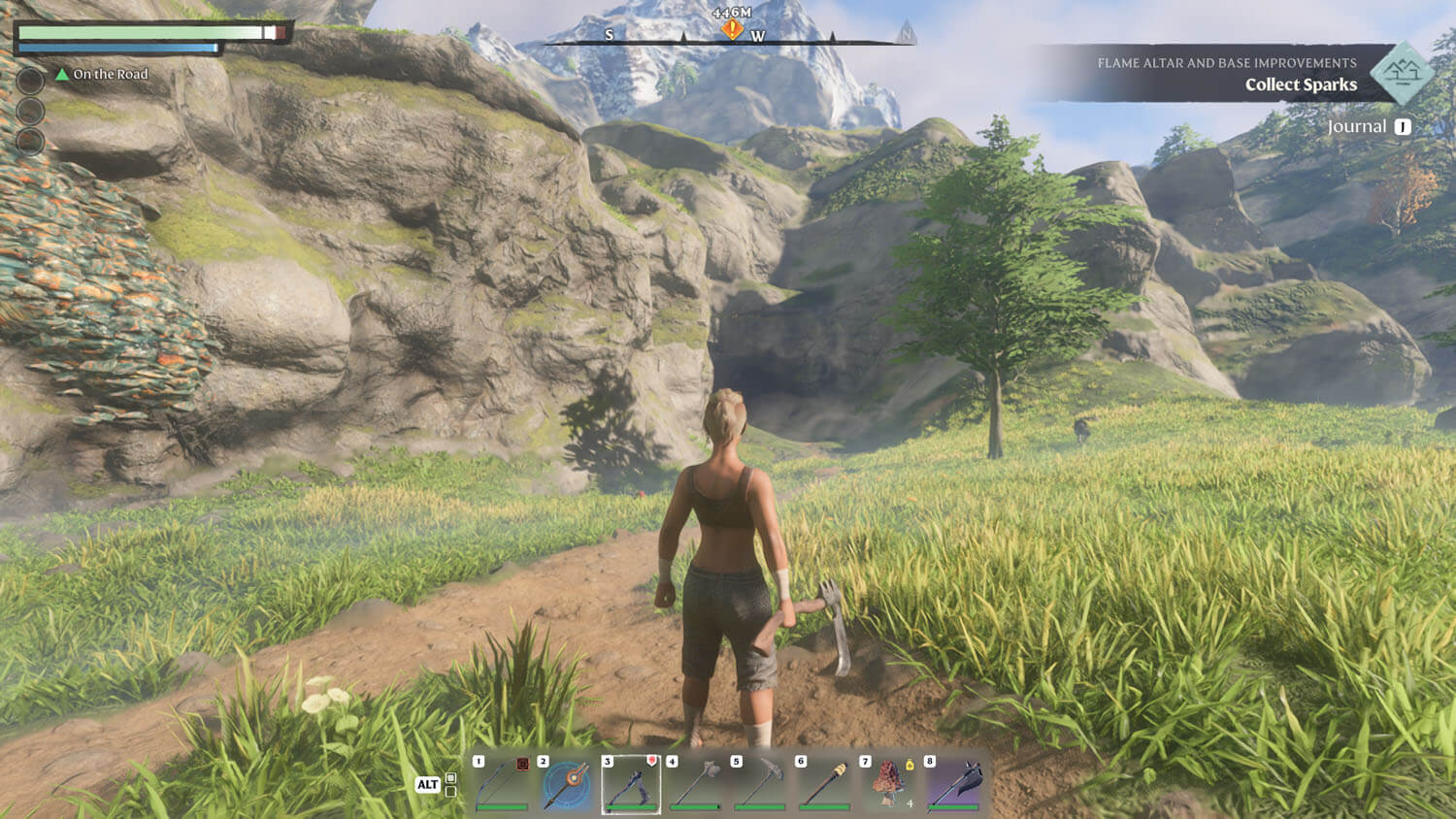This screenshot has width=1456, height=819.
Task: Select the bow in hotbar slot 1
Action: pyautogui.click(x=502, y=783)
